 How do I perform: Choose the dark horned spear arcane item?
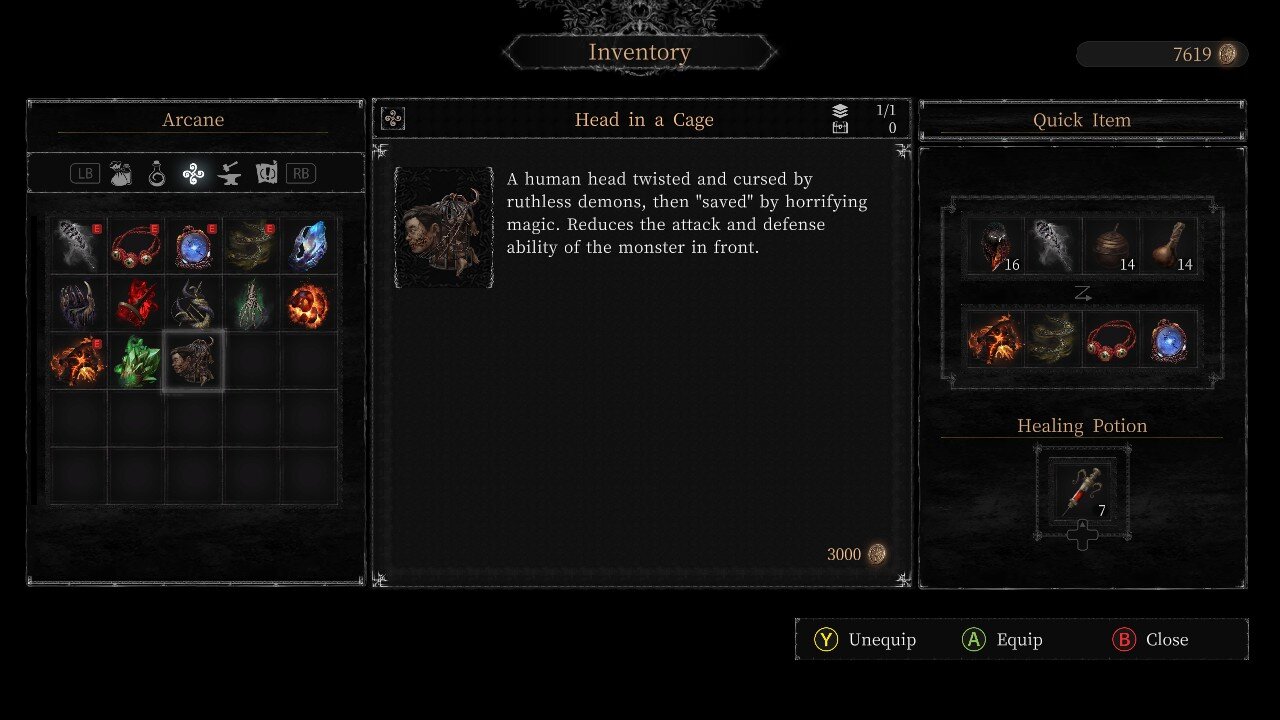click(194, 304)
